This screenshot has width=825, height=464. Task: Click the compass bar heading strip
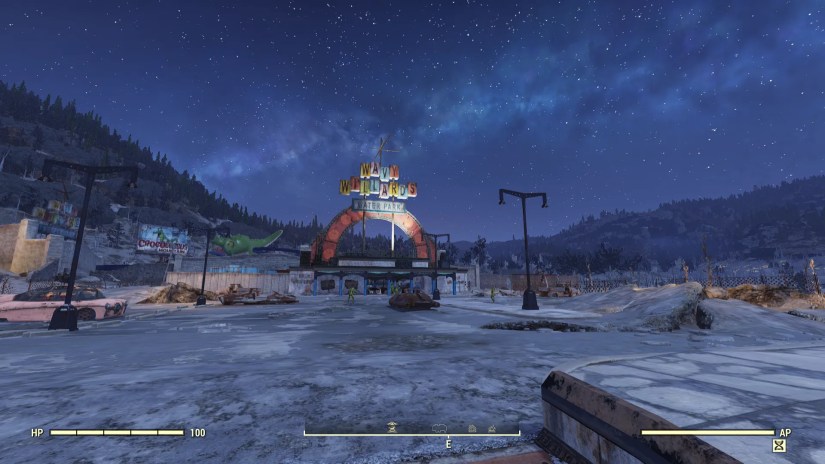pos(412,433)
